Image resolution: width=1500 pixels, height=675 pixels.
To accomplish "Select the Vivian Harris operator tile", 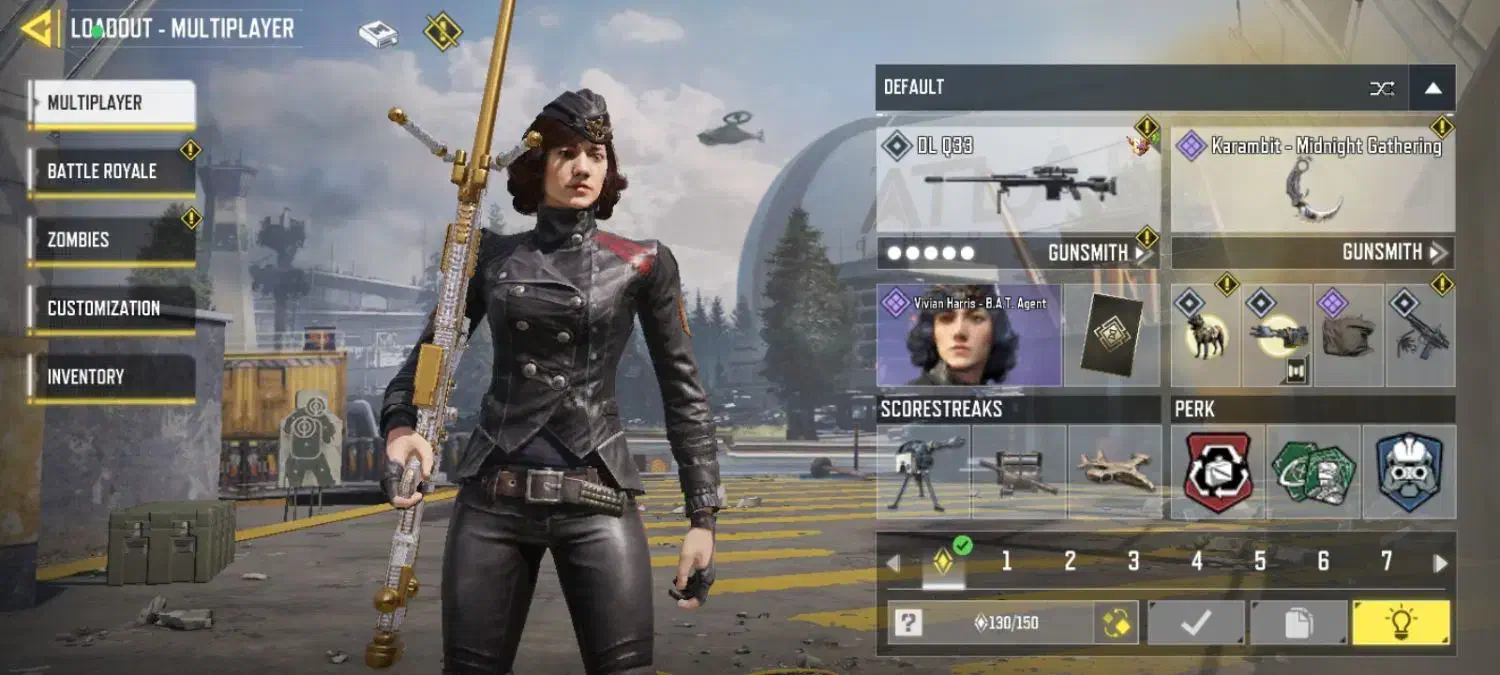I will pos(967,335).
